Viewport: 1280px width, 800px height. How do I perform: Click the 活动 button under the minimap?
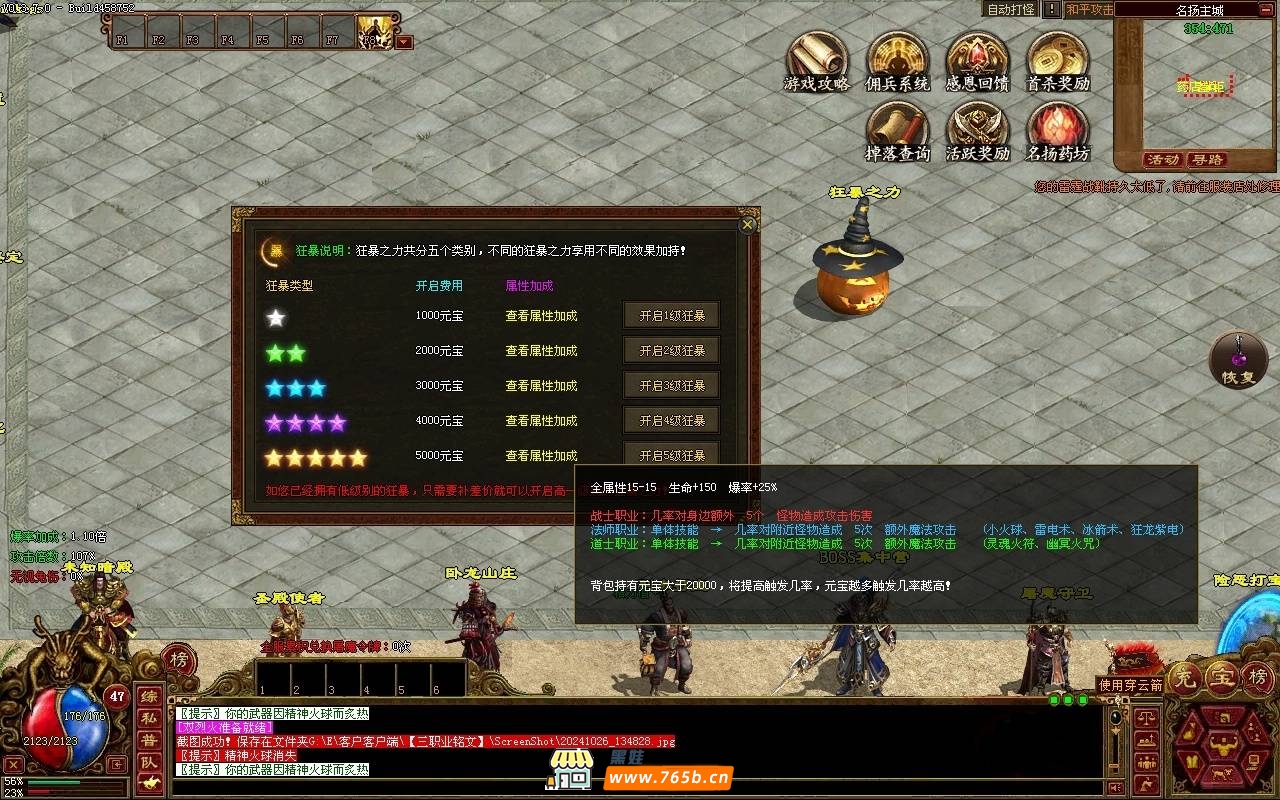click(x=1163, y=160)
